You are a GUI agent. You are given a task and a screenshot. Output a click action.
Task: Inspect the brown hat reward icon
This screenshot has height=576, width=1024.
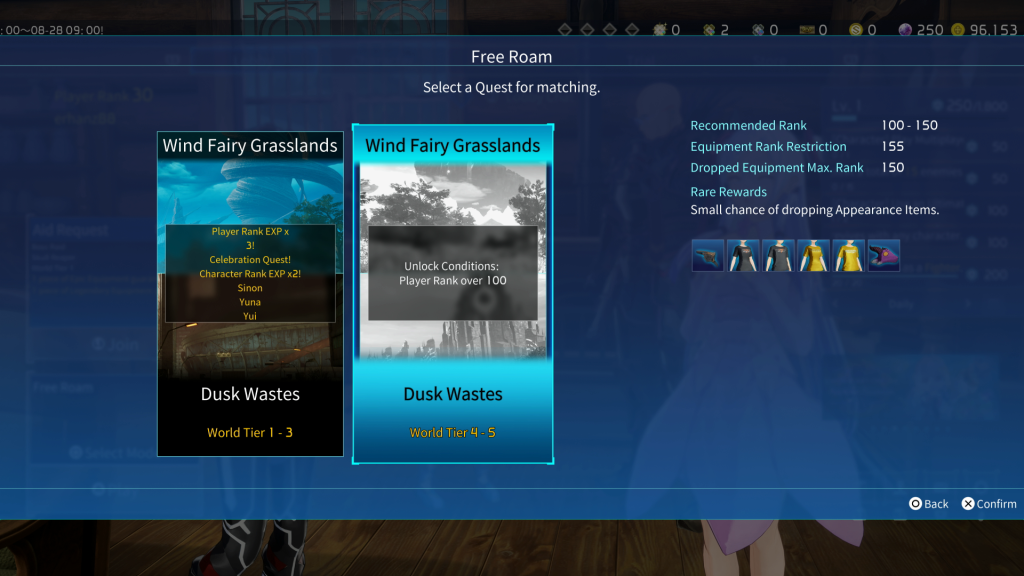coord(708,256)
